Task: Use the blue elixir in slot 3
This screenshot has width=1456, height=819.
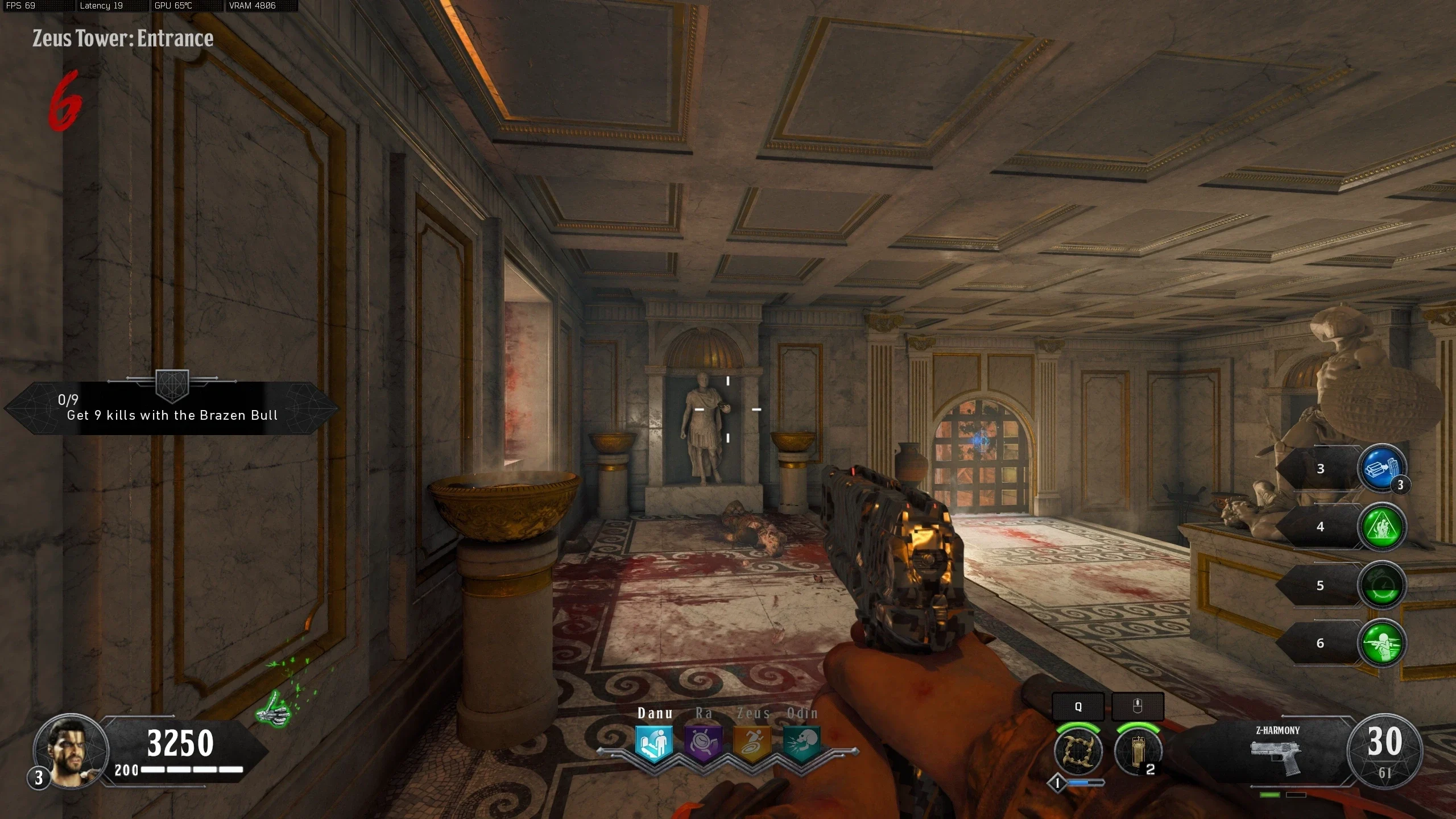Action: (x=1381, y=469)
